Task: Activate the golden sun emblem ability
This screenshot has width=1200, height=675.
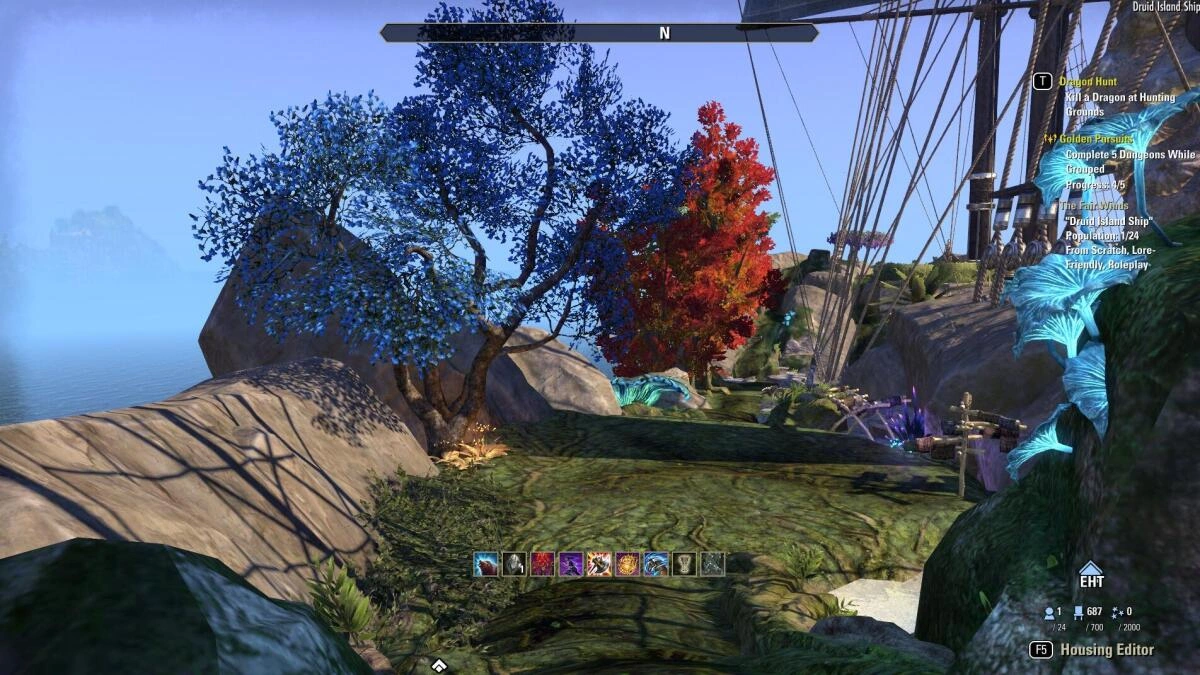Action: click(x=628, y=564)
